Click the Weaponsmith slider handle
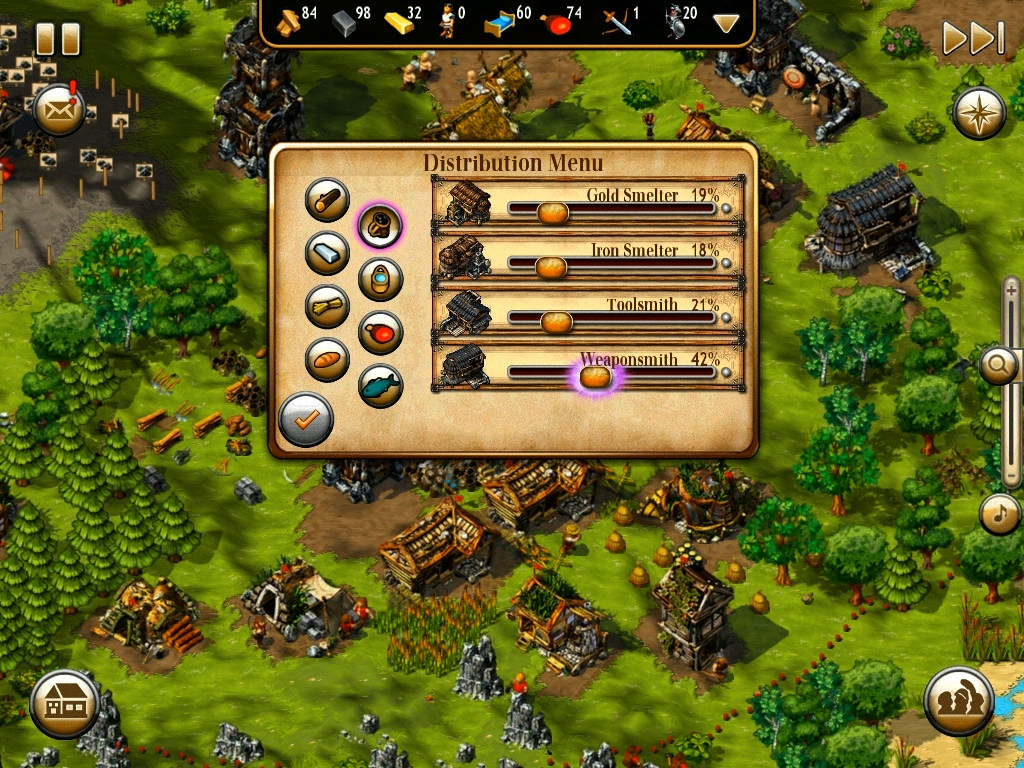The width and height of the screenshot is (1024, 768). (x=595, y=376)
